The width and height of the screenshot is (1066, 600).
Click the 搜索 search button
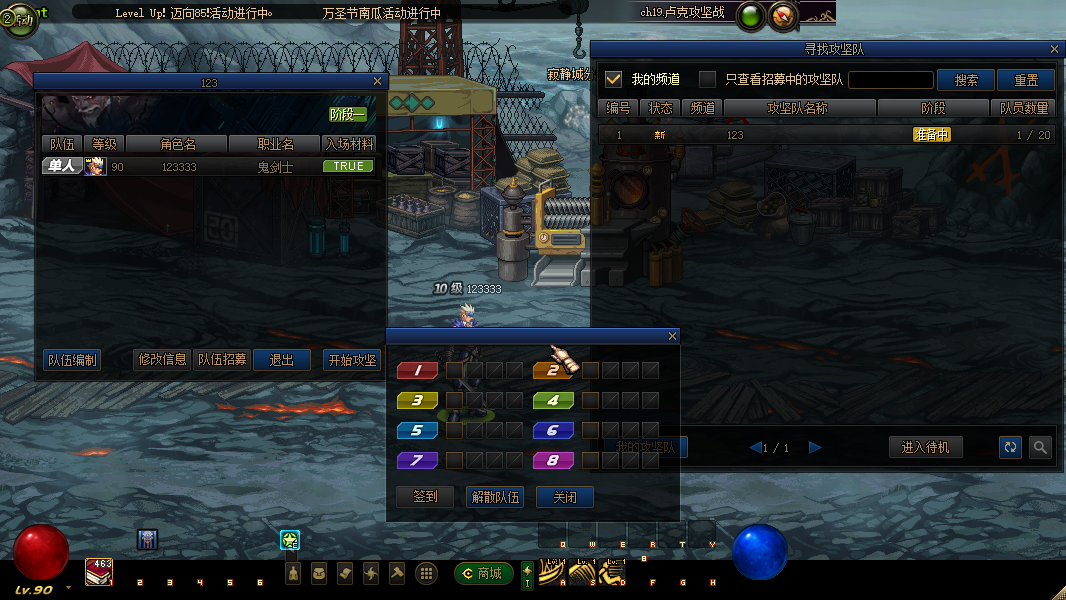click(966, 80)
